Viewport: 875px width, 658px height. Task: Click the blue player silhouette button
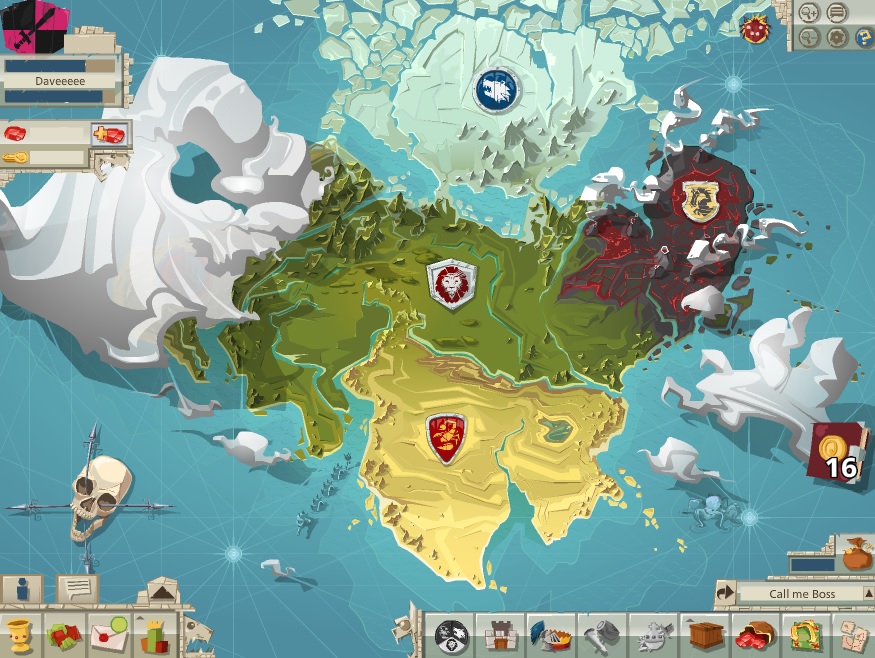(22, 589)
